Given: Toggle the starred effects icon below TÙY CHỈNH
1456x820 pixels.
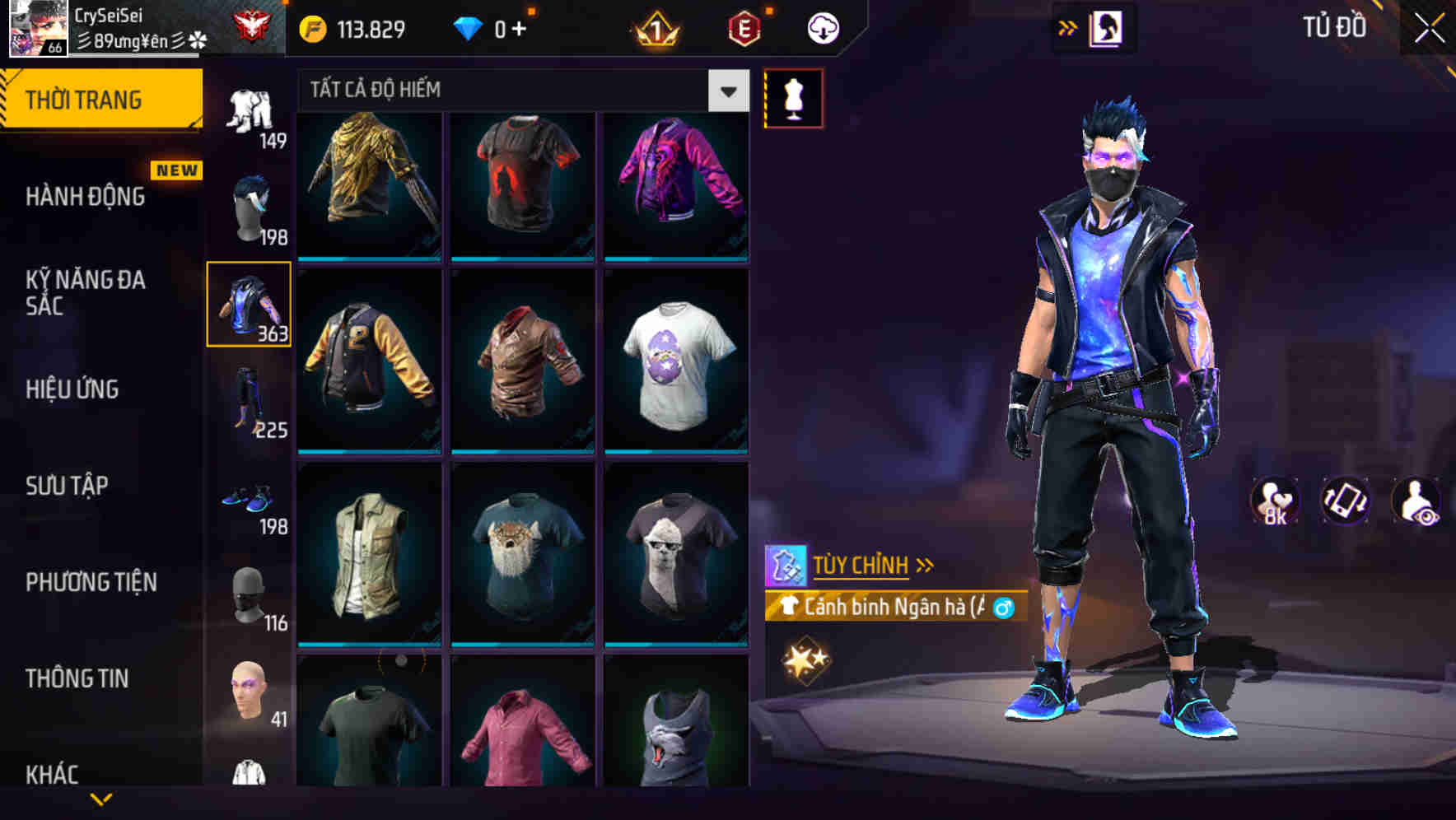Looking at the screenshot, I should (807, 657).
